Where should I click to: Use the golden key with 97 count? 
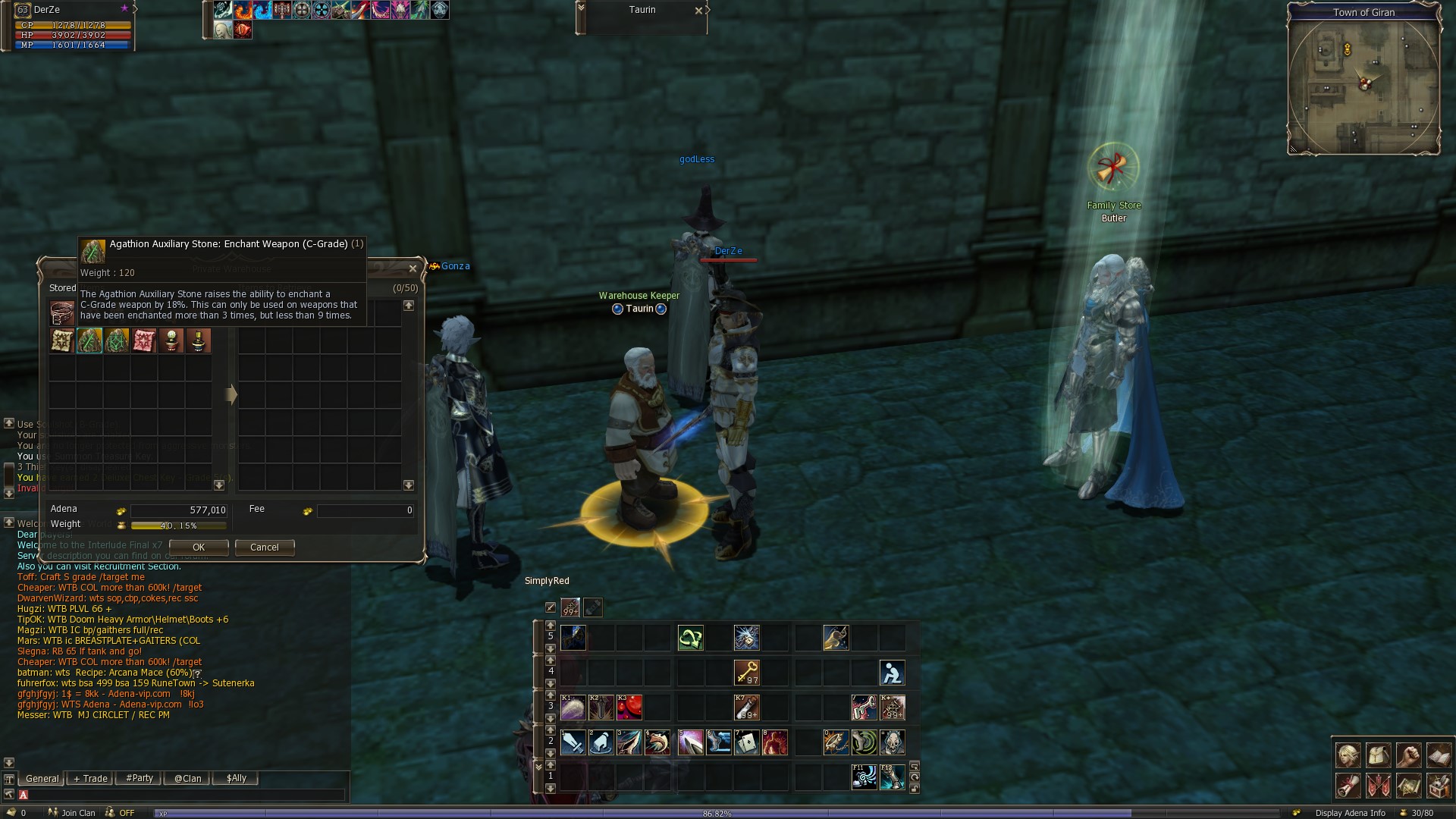coord(747,673)
